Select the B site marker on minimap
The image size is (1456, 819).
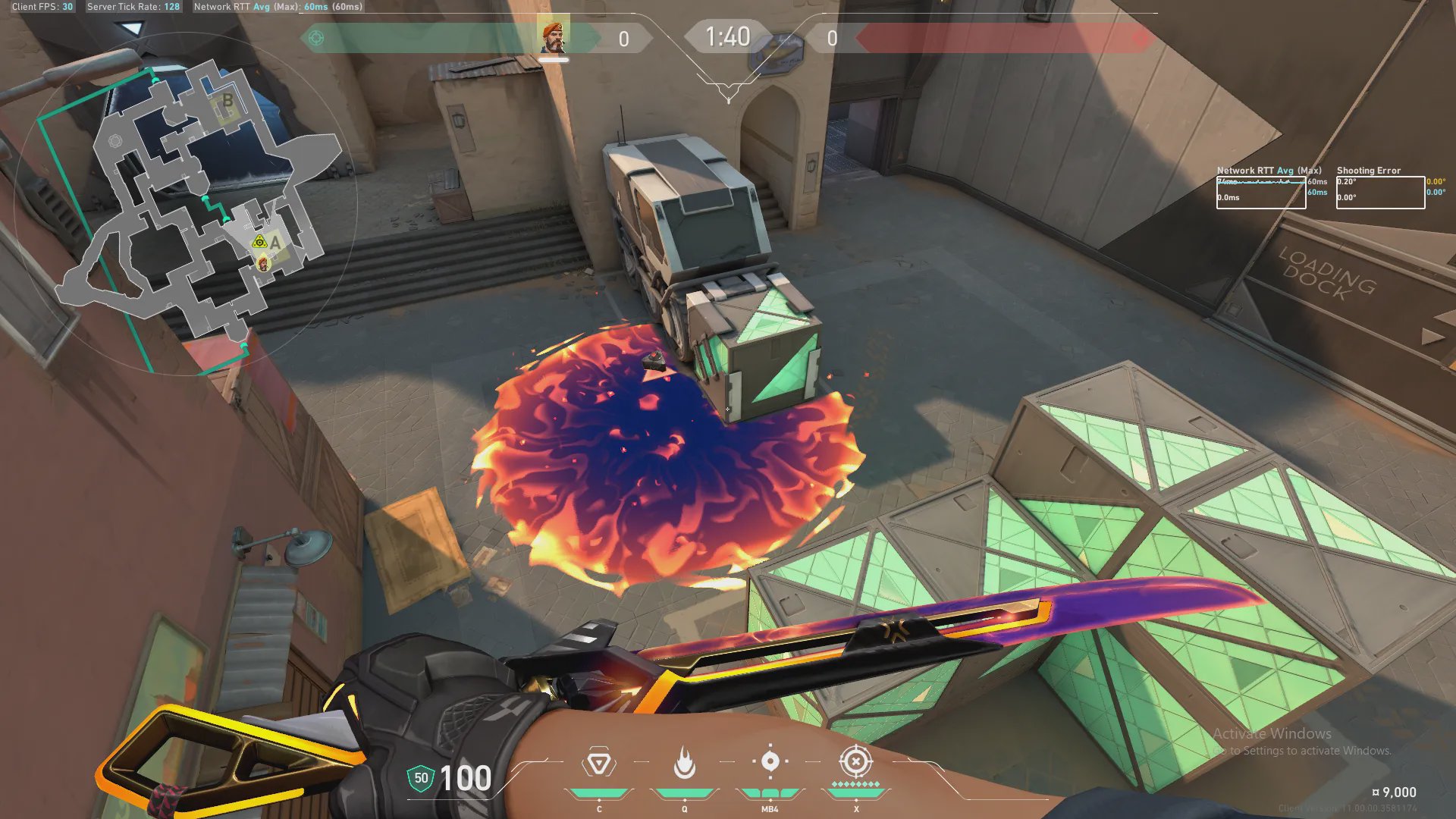(227, 102)
